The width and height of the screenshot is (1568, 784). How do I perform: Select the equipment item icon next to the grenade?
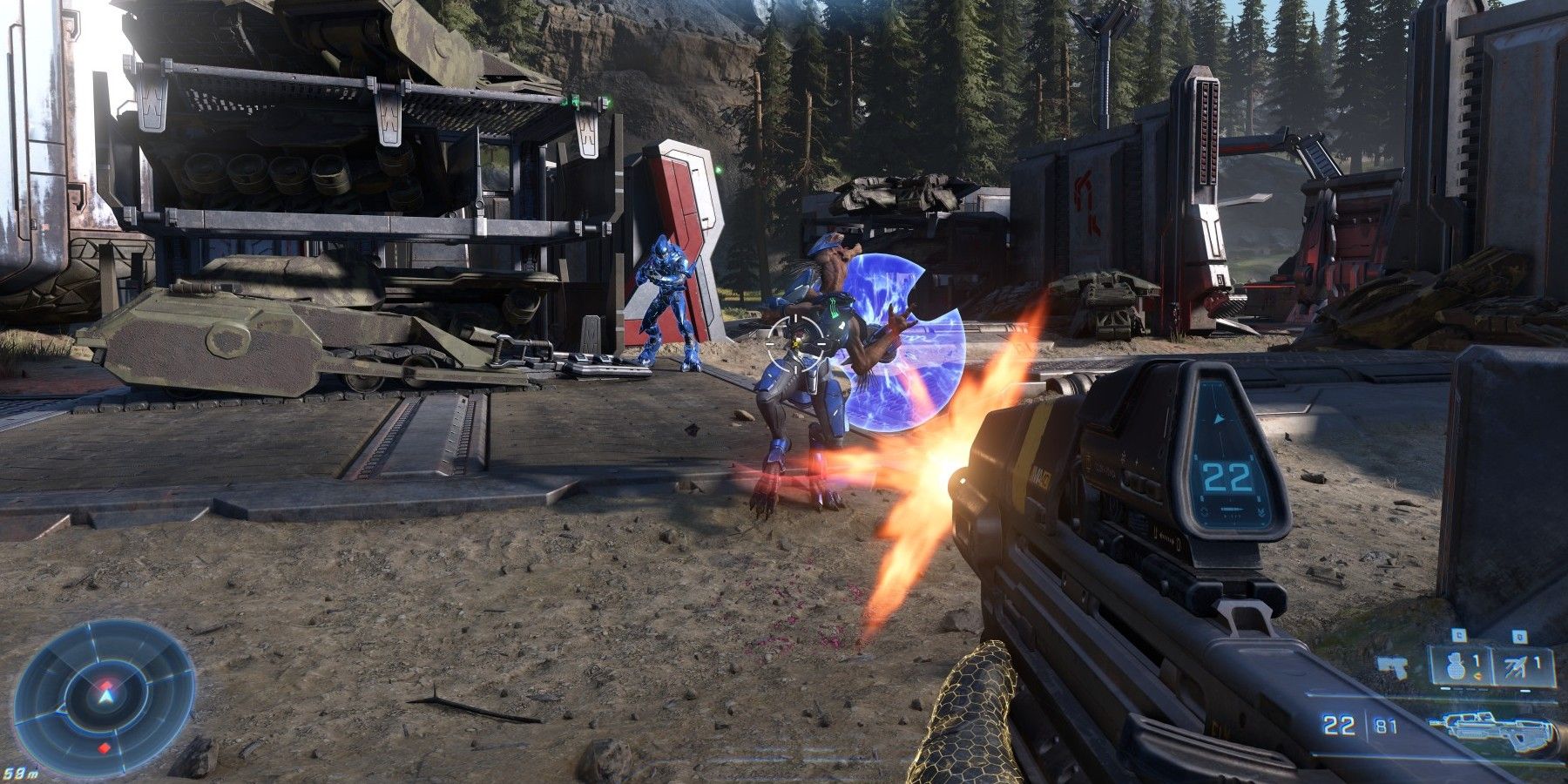(1513, 665)
